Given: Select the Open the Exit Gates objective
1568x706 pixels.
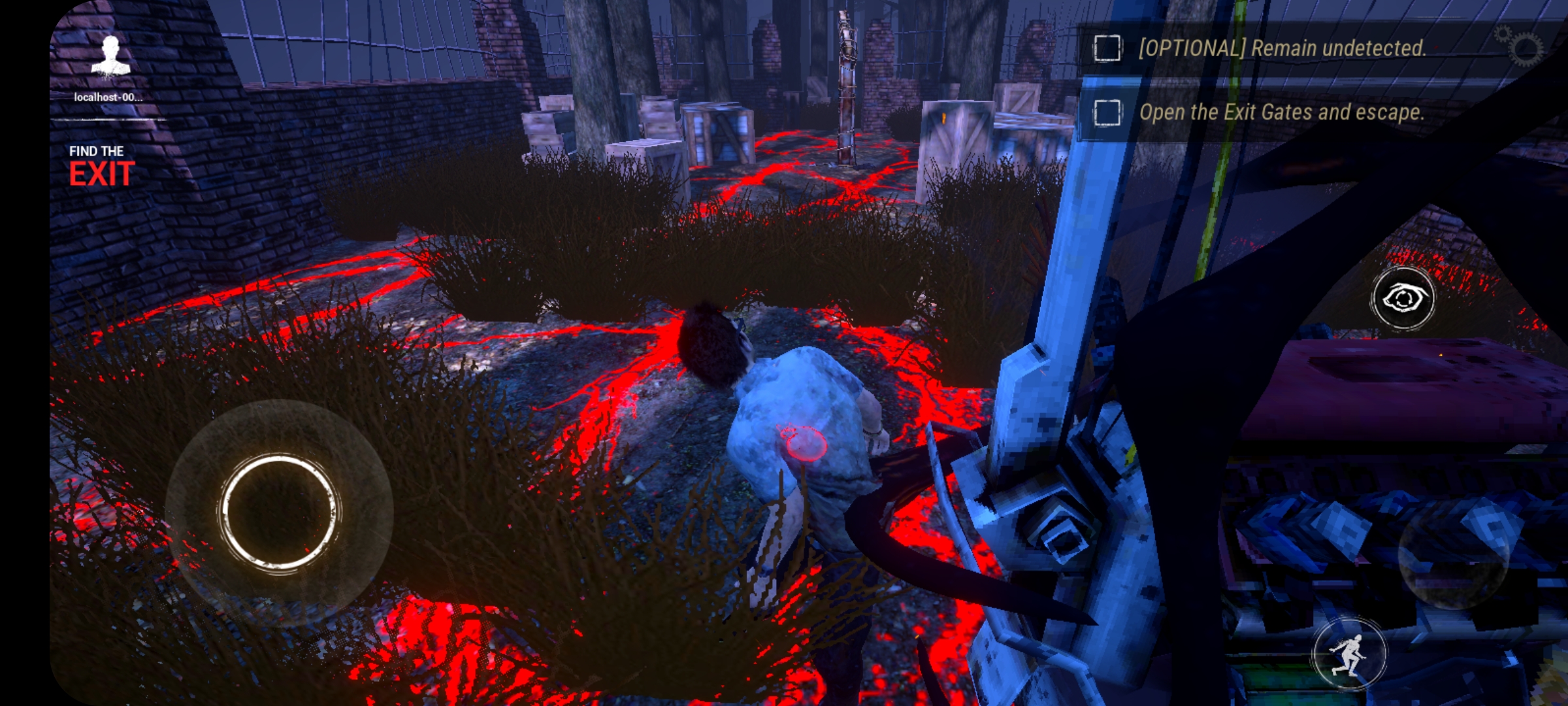Looking at the screenshot, I should [x=1281, y=112].
